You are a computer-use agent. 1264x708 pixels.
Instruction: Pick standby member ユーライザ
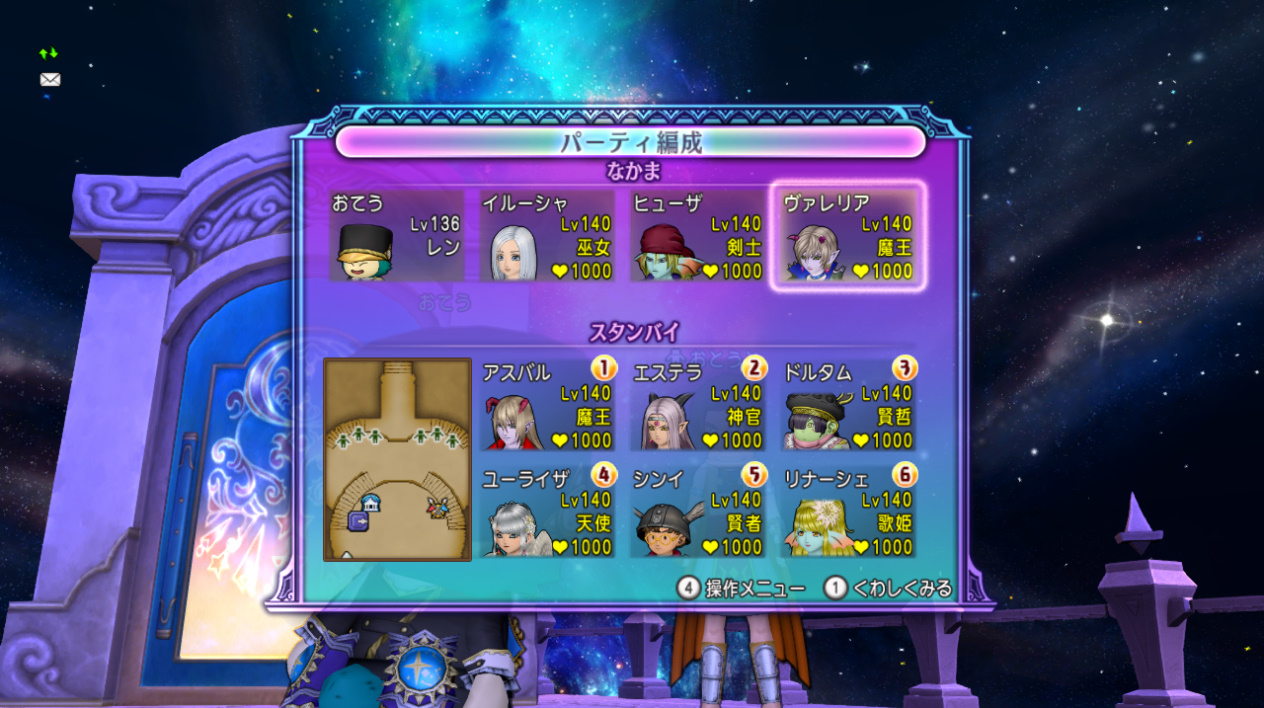click(547, 512)
